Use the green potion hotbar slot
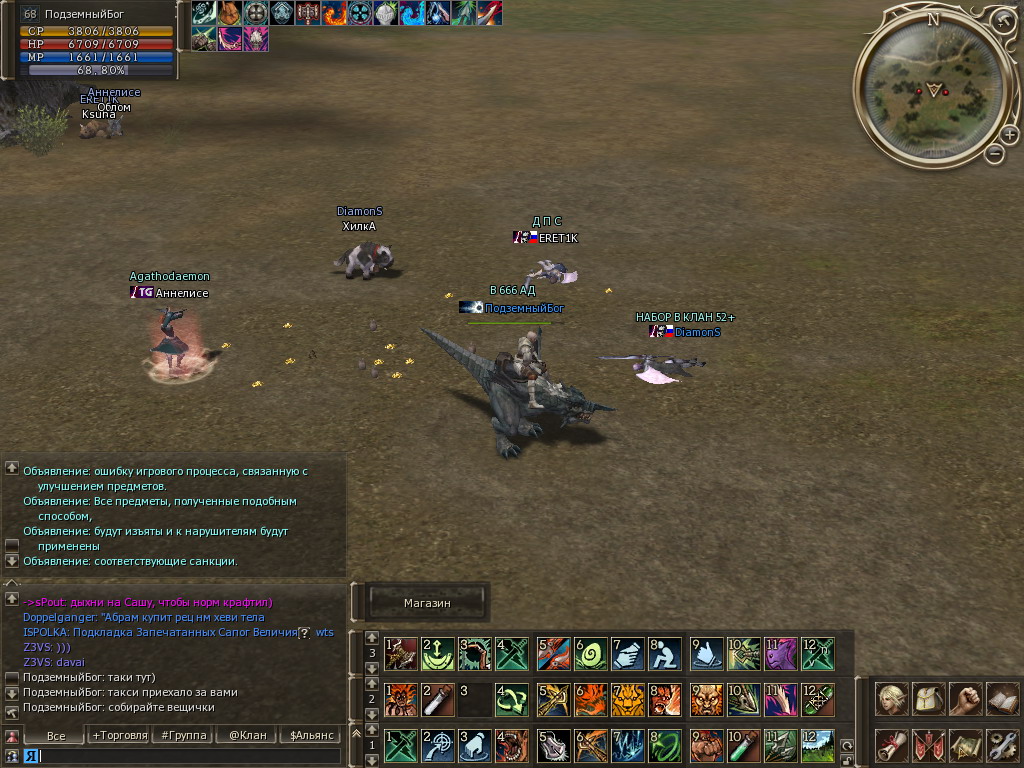This screenshot has width=1024, height=768. 741,745
